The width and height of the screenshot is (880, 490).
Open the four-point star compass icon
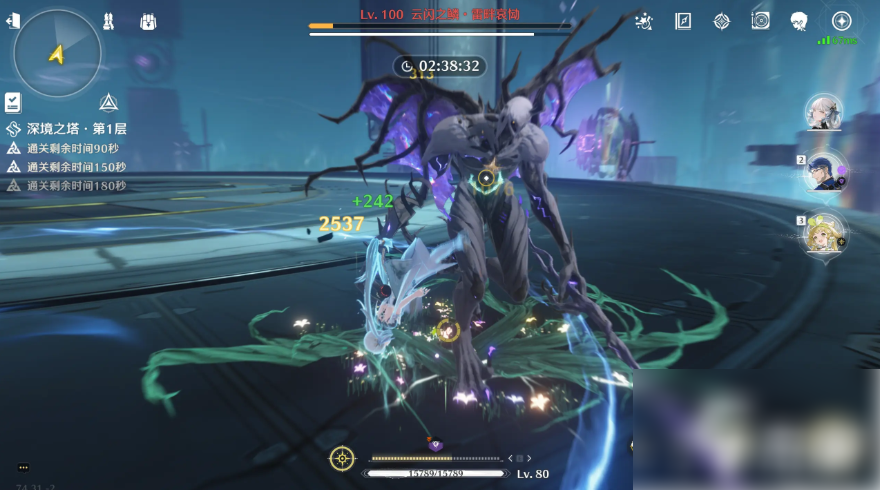click(x=721, y=21)
